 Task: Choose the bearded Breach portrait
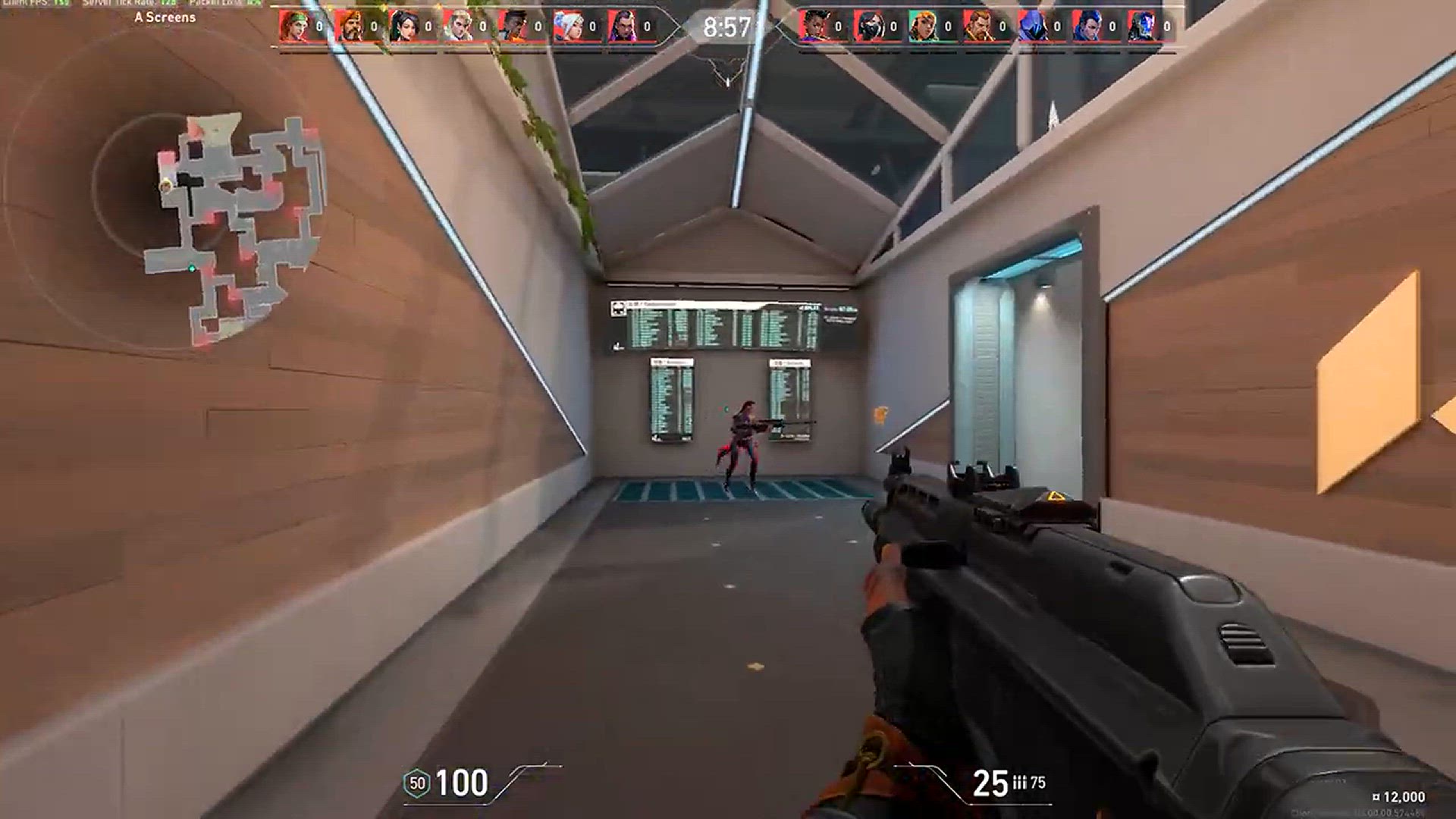click(x=977, y=27)
